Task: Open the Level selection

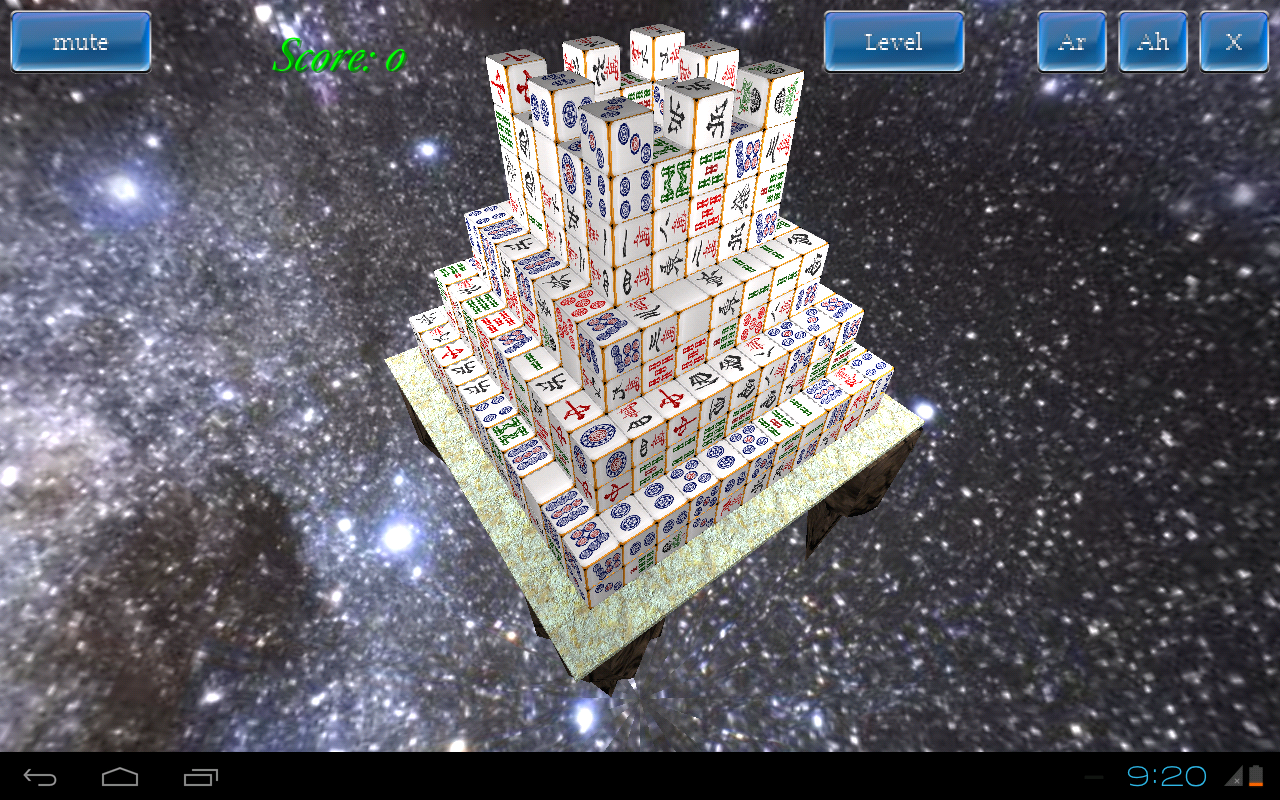Action: click(x=893, y=41)
